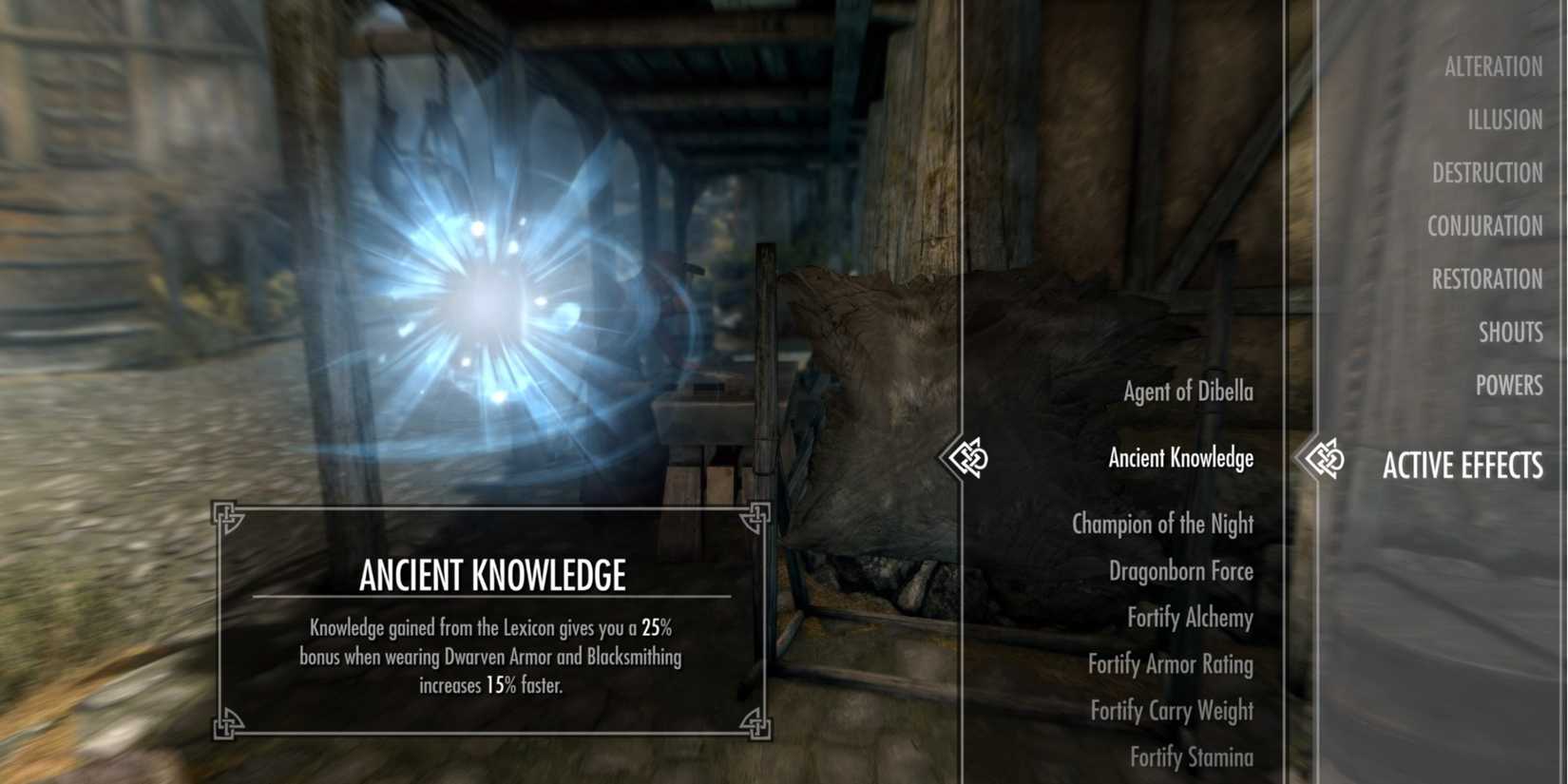Viewport: 1568px width, 784px height.
Task: Select the Dragonborn Force effect
Action: (x=1183, y=571)
